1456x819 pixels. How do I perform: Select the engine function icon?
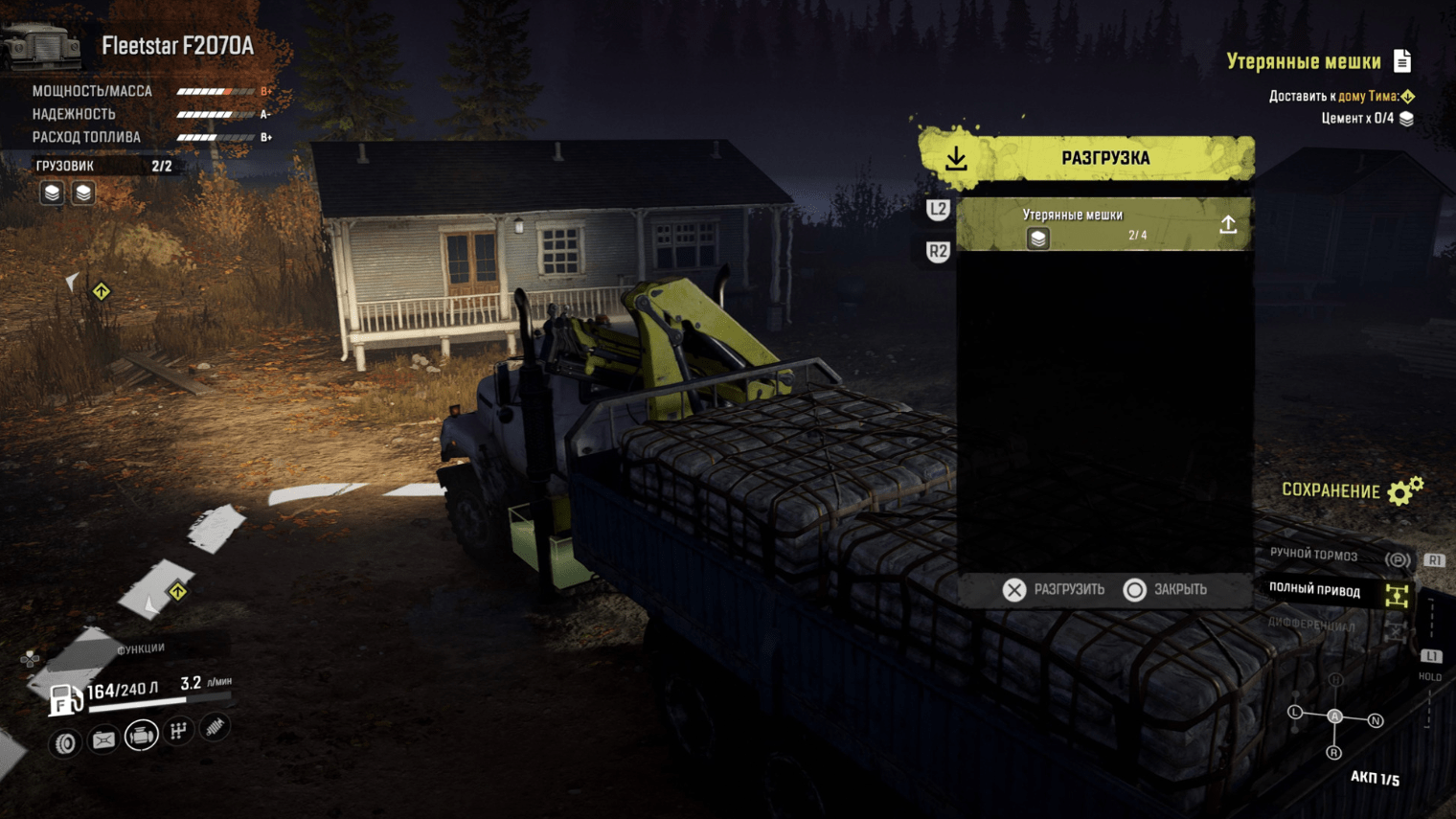[141, 736]
